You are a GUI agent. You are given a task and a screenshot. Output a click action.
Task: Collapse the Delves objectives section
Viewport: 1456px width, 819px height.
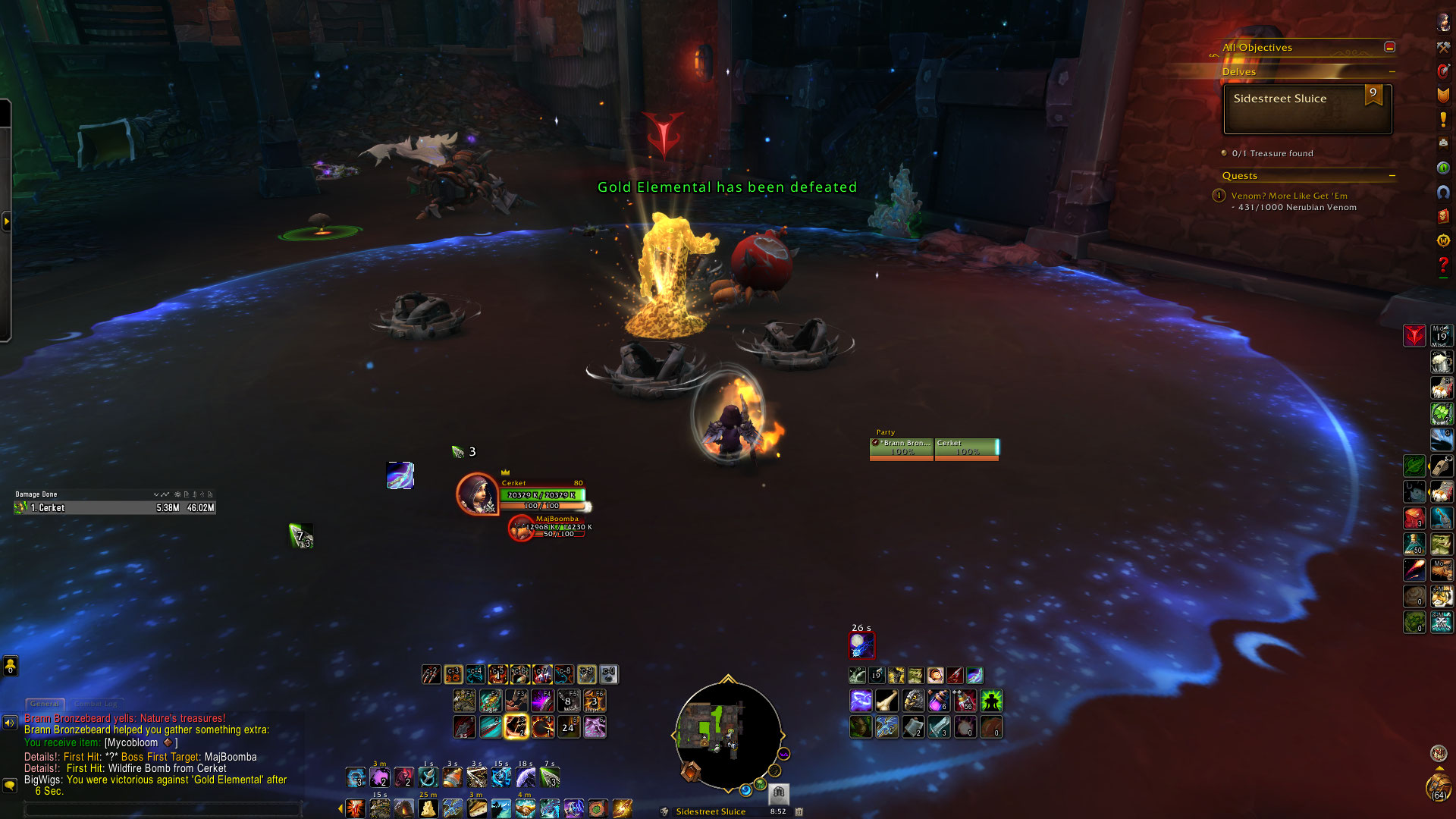1392,71
